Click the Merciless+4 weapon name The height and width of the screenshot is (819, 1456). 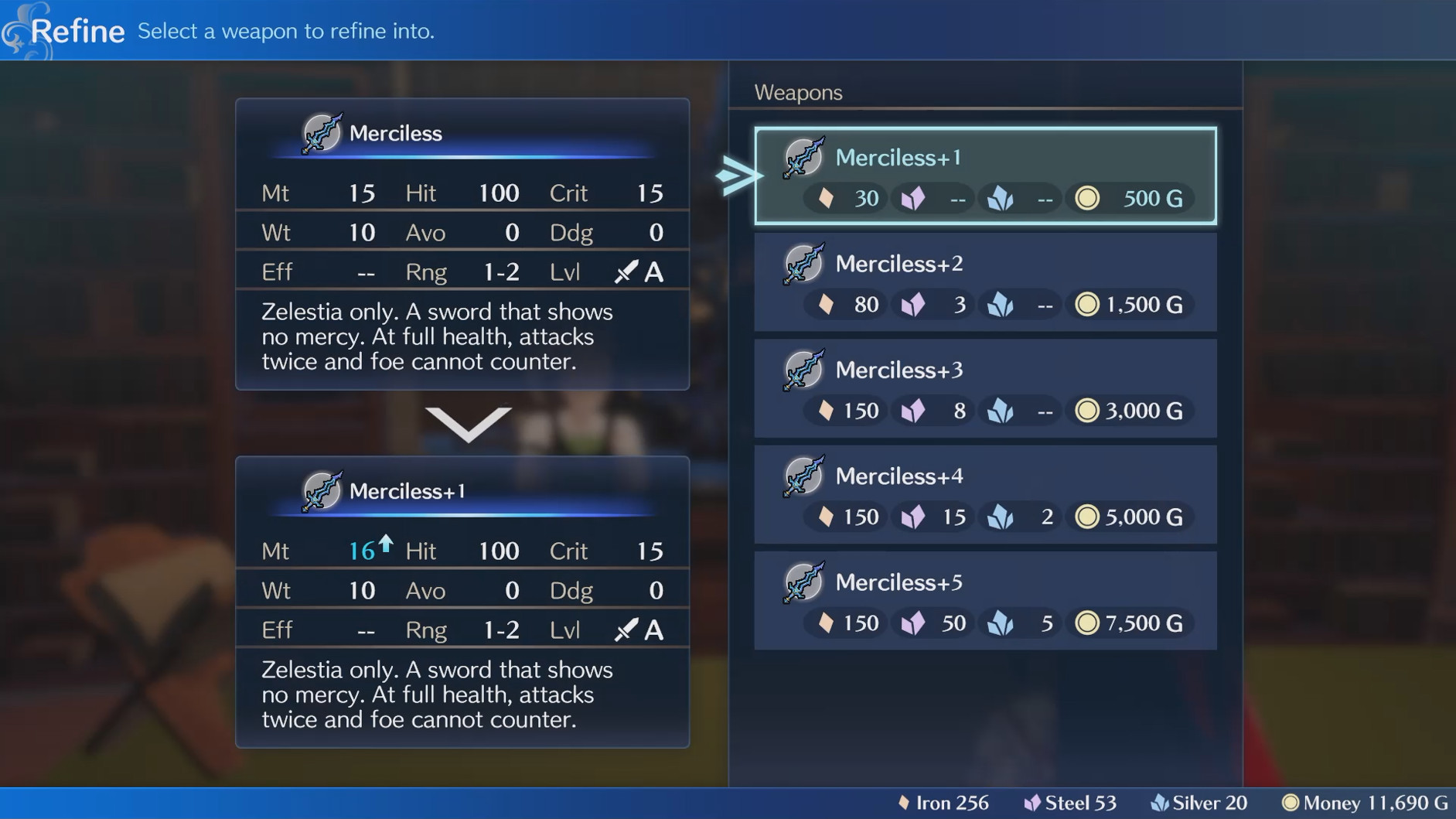pos(899,476)
